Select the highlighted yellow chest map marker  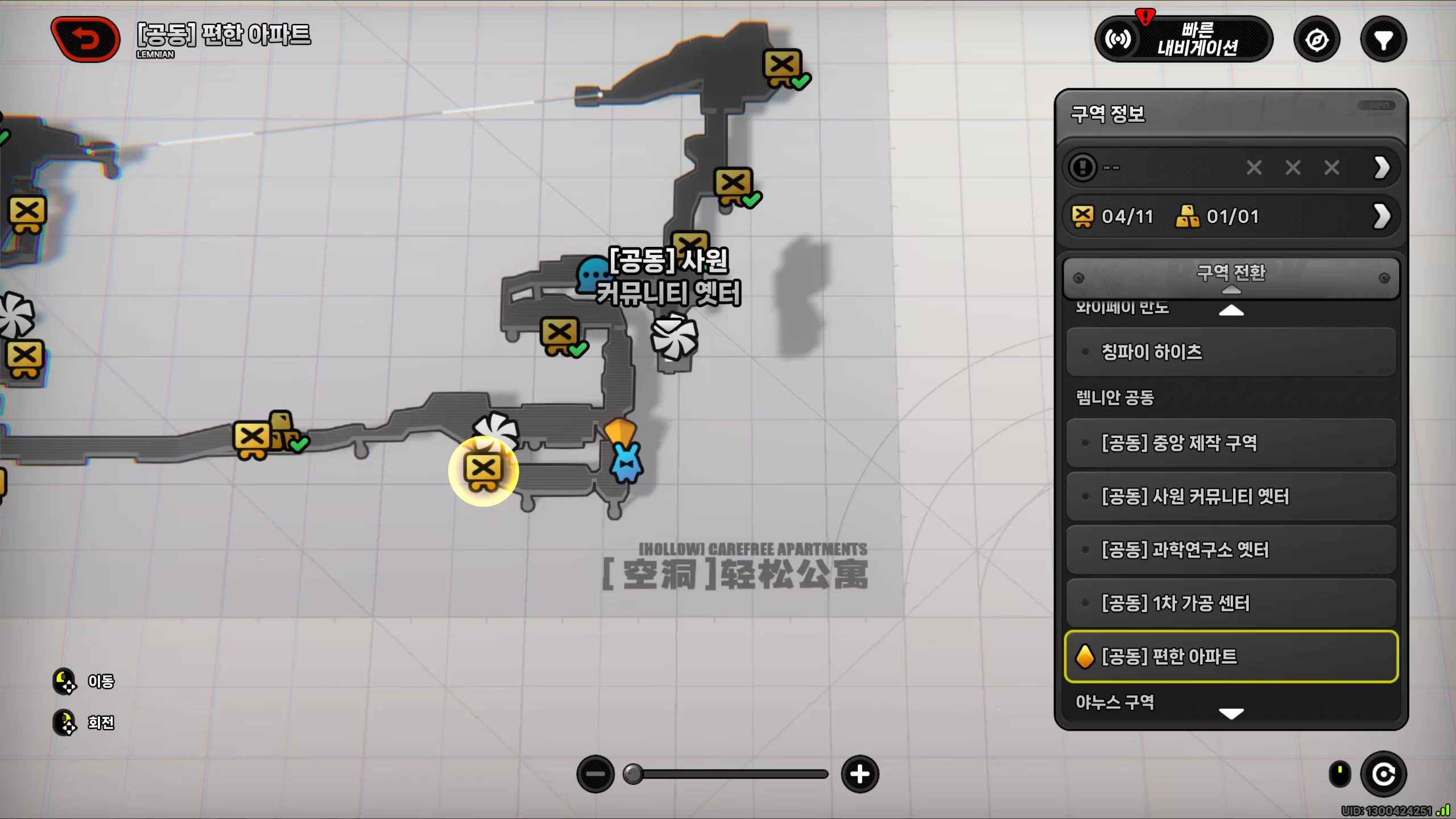(483, 471)
